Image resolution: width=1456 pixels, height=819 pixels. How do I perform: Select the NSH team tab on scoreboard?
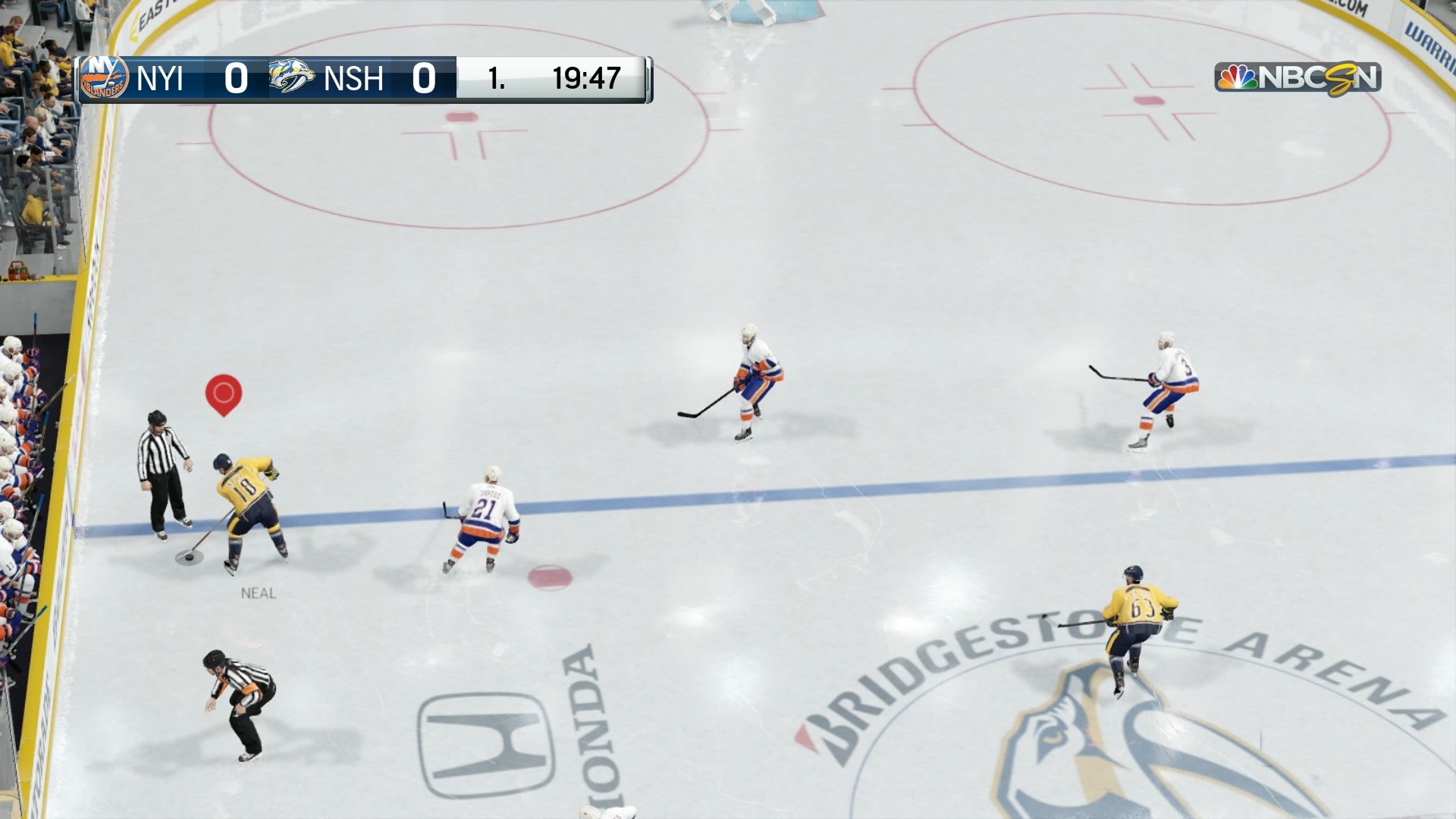pyautogui.click(x=353, y=78)
